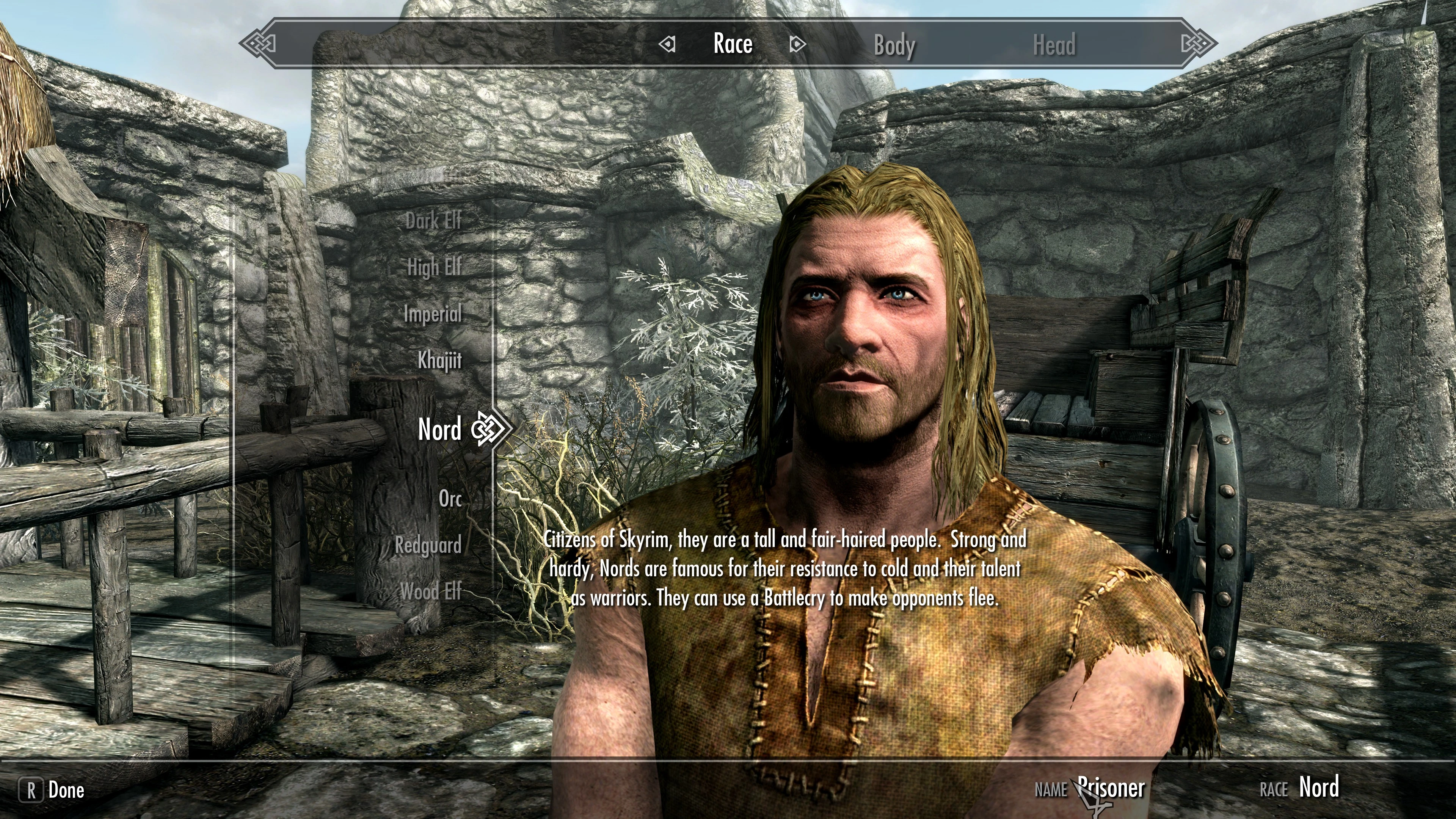The height and width of the screenshot is (819, 1456).
Task: Click the Prisoner name field
Action: (1111, 788)
